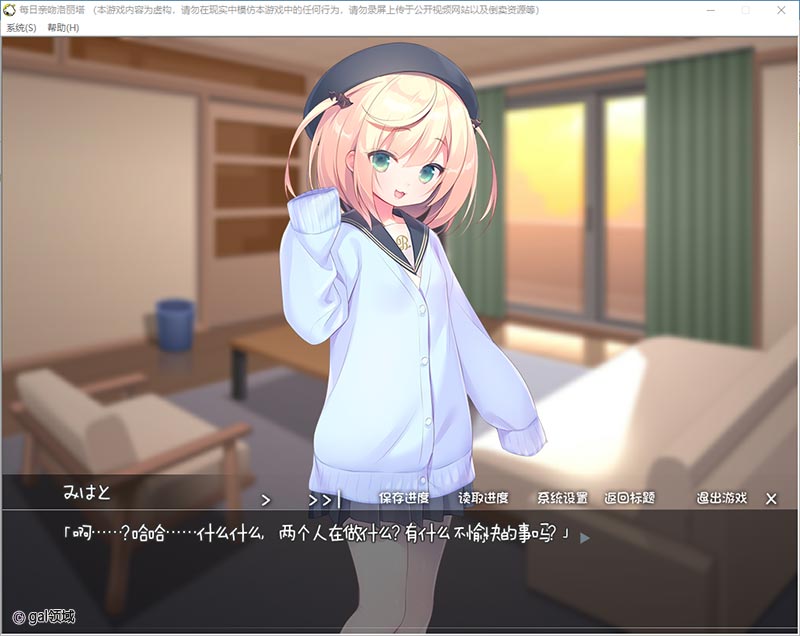Choose 返回标题 to return to title

click(630, 498)
